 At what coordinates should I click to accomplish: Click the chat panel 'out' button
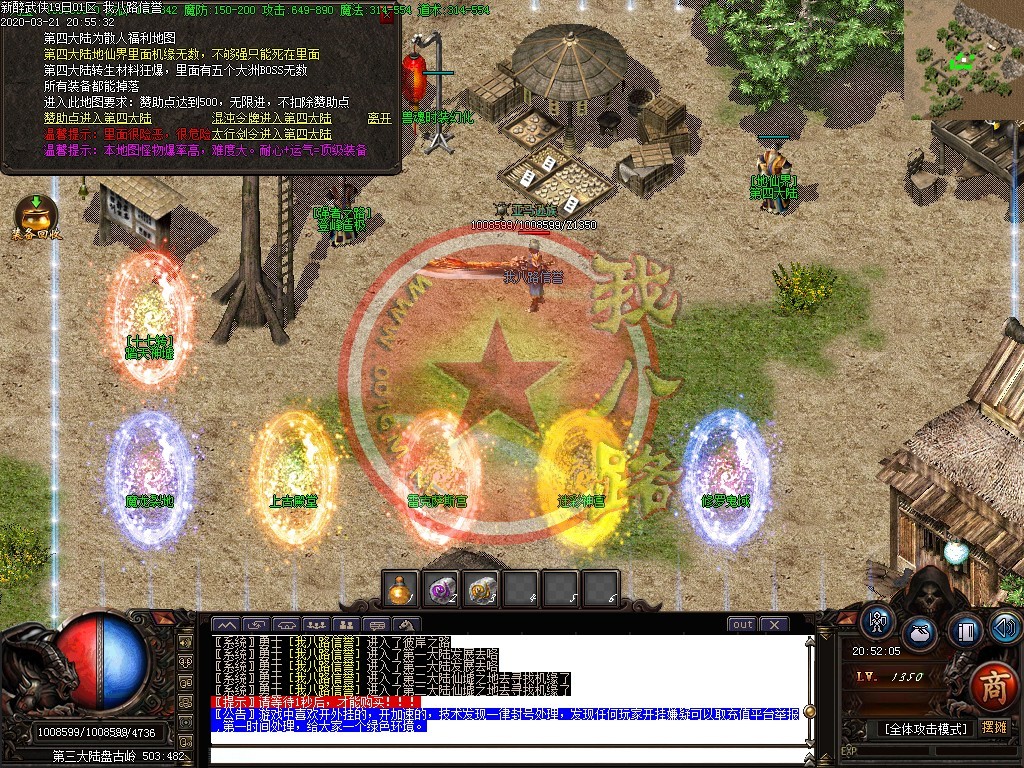(742, 625)
